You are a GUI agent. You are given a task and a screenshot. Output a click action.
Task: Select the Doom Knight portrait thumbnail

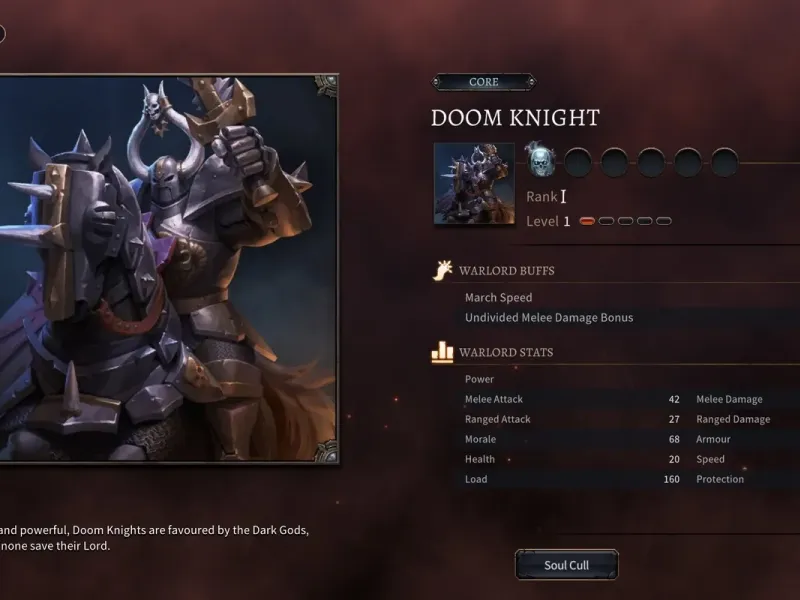click(474, 183)
